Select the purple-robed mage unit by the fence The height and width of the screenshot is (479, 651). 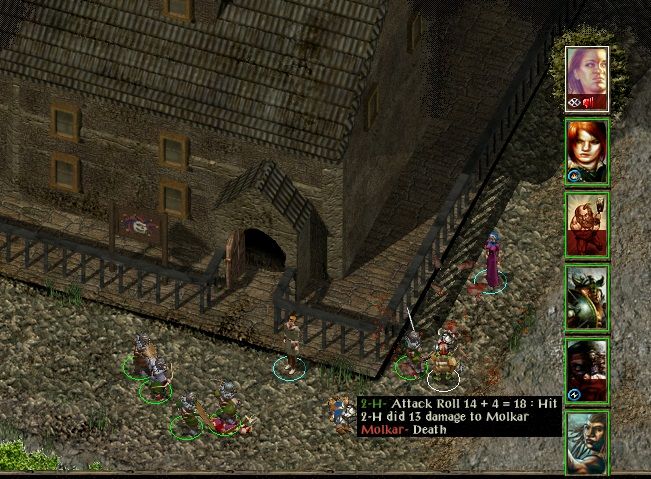490,262
